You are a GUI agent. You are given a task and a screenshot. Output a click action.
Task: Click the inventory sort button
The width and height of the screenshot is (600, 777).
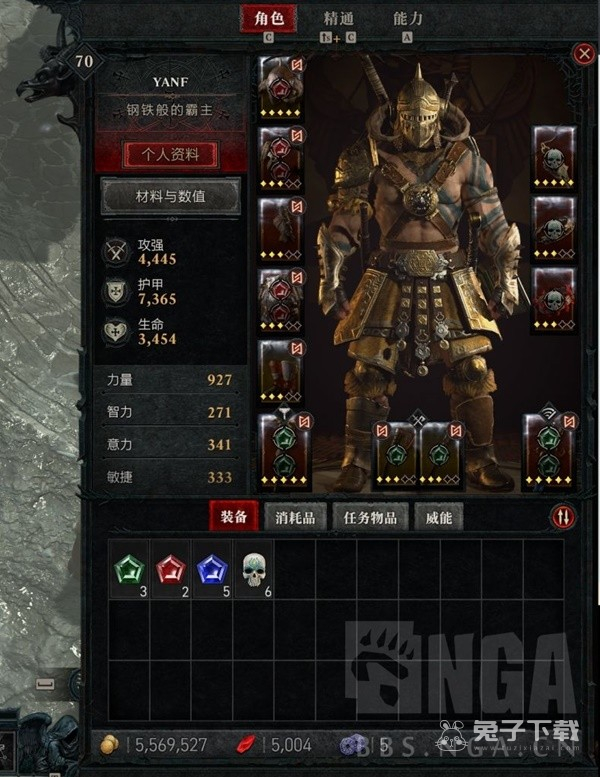(x=564, y=516)
